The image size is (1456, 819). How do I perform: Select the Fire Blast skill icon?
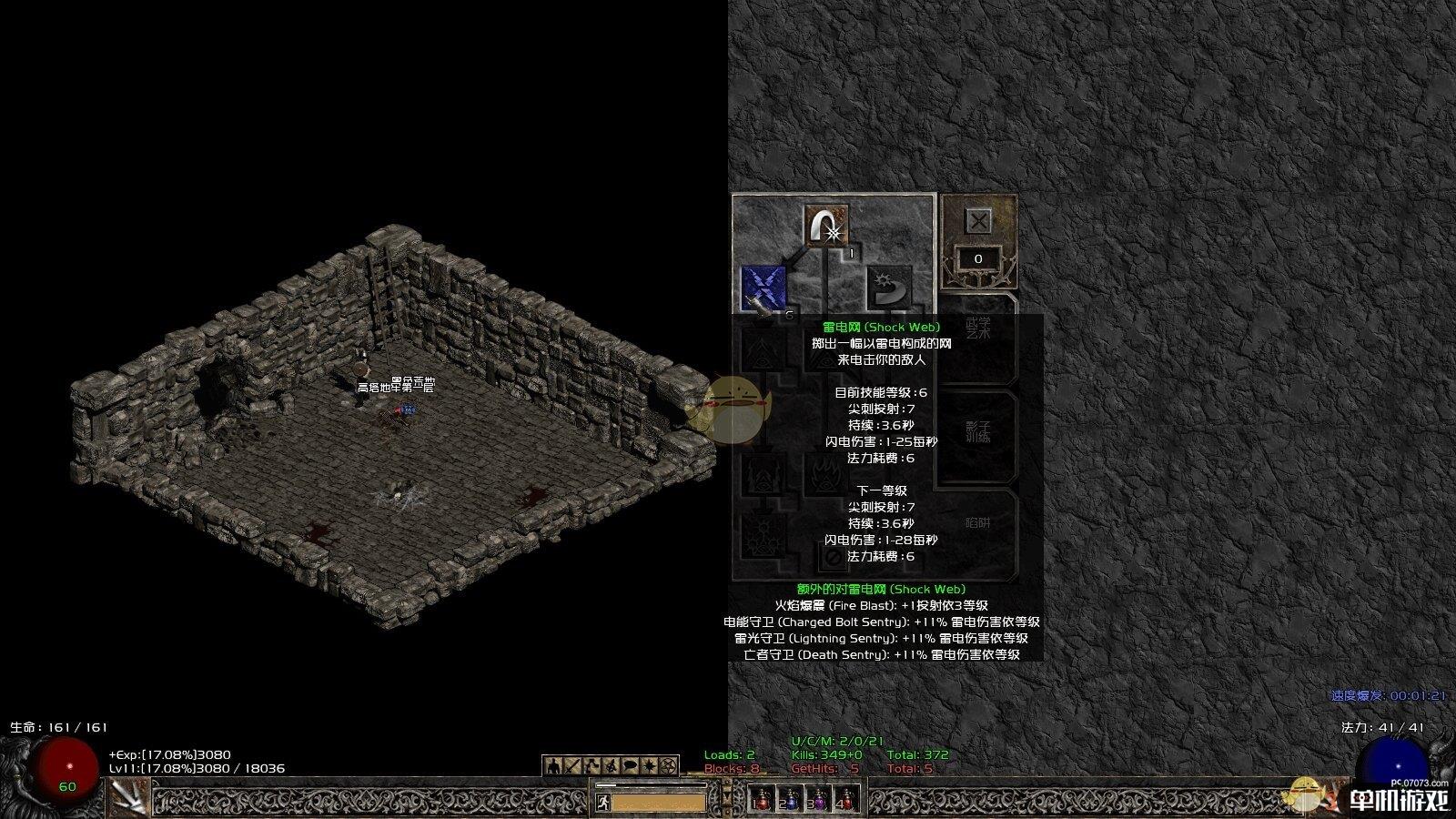826,227
